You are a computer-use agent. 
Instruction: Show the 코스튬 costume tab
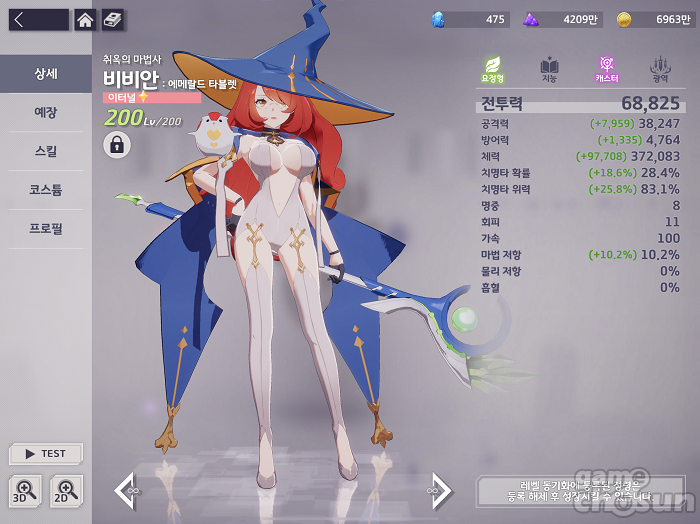tap(46, 190)
